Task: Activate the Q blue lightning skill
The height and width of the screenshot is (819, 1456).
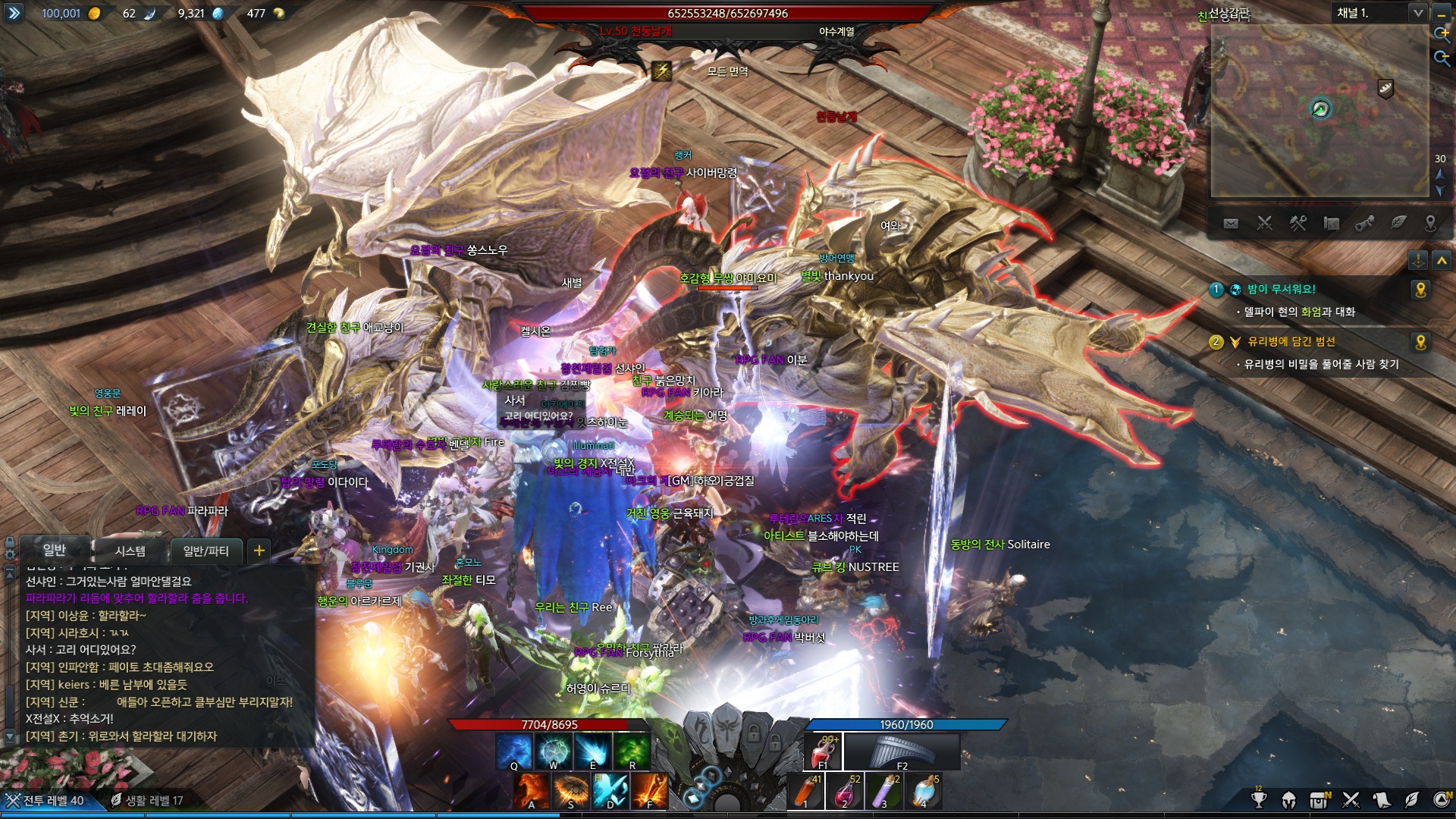Action: 513,751
